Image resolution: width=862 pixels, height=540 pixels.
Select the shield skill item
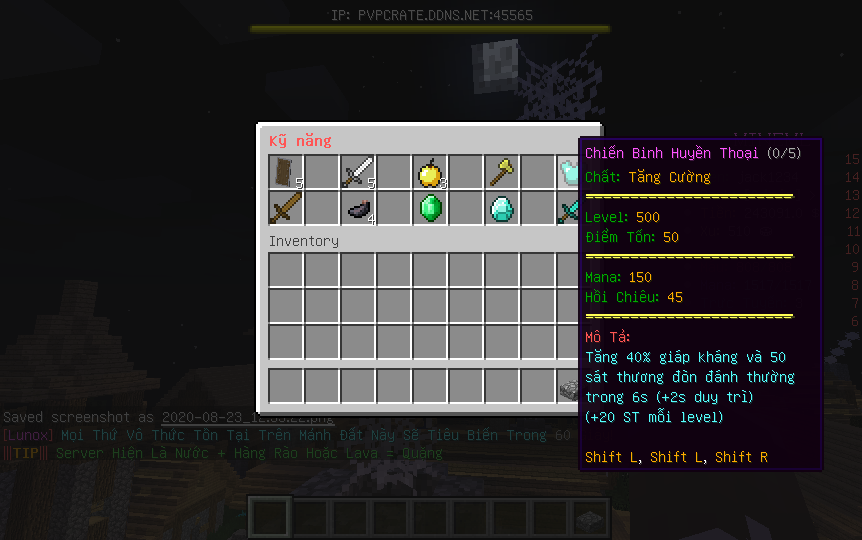point(286,173)
